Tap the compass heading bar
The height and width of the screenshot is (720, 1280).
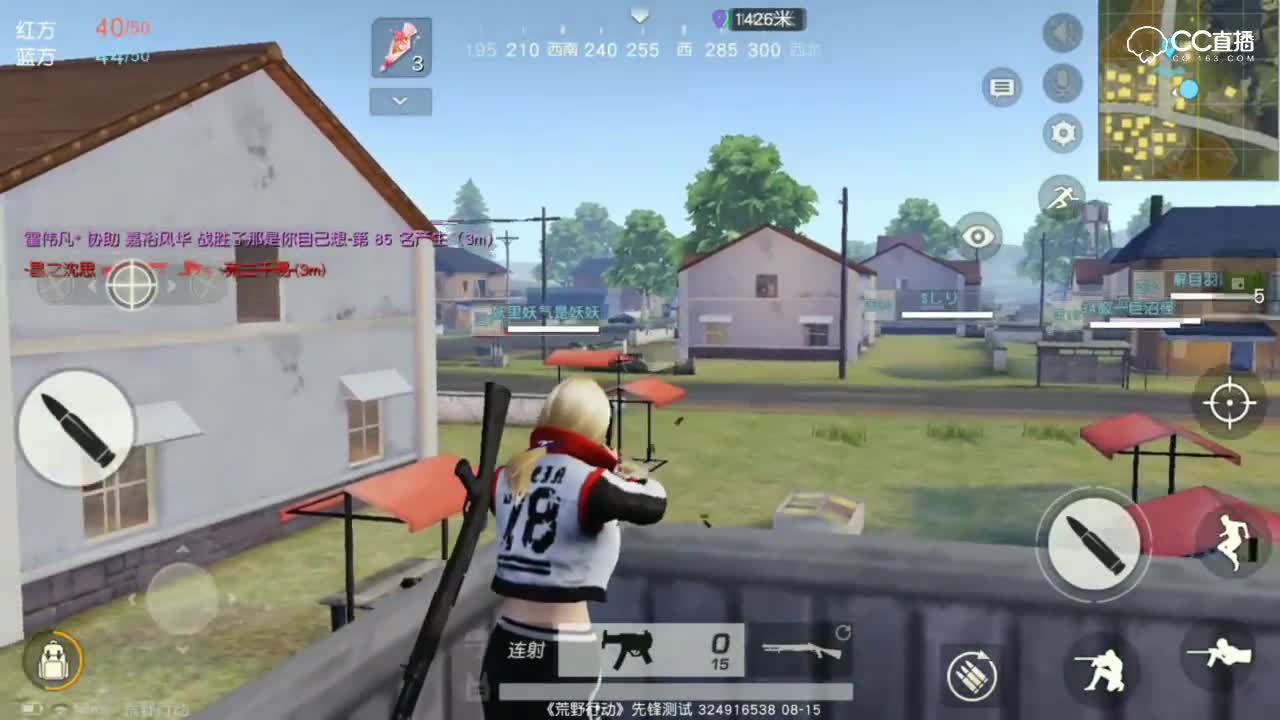click(632, 50)
